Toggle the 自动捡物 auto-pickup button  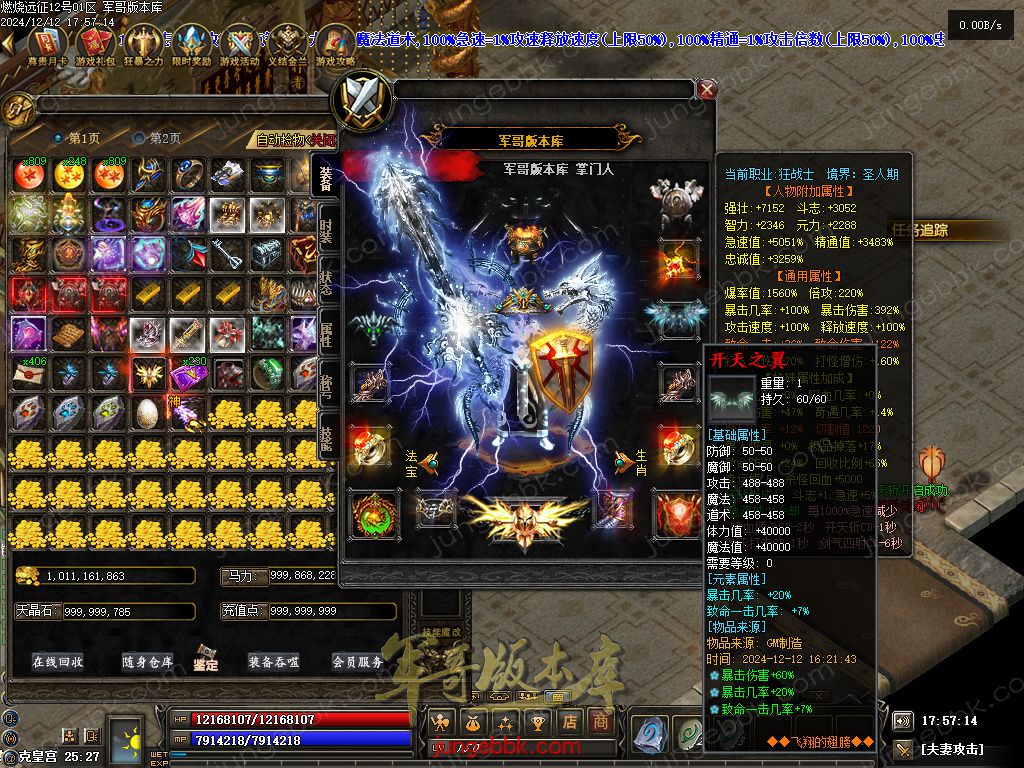295,139
